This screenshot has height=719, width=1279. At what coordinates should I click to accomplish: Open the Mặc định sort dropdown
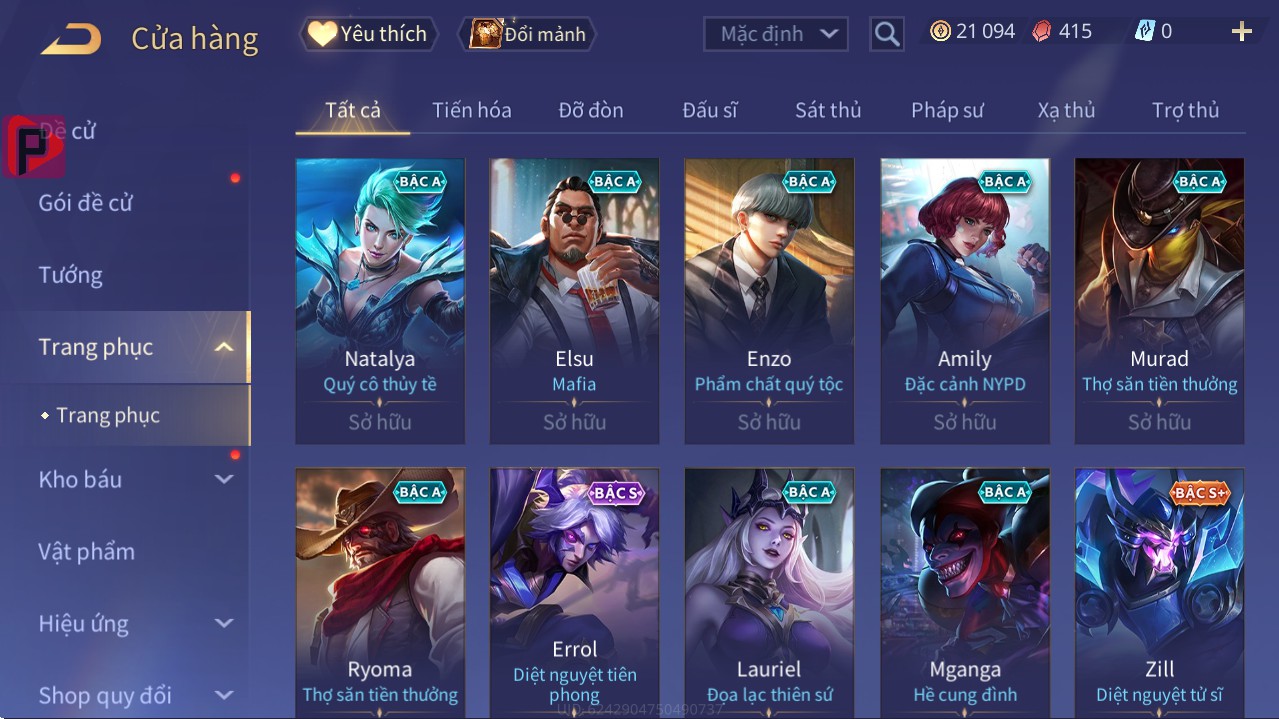pos(776,34)
